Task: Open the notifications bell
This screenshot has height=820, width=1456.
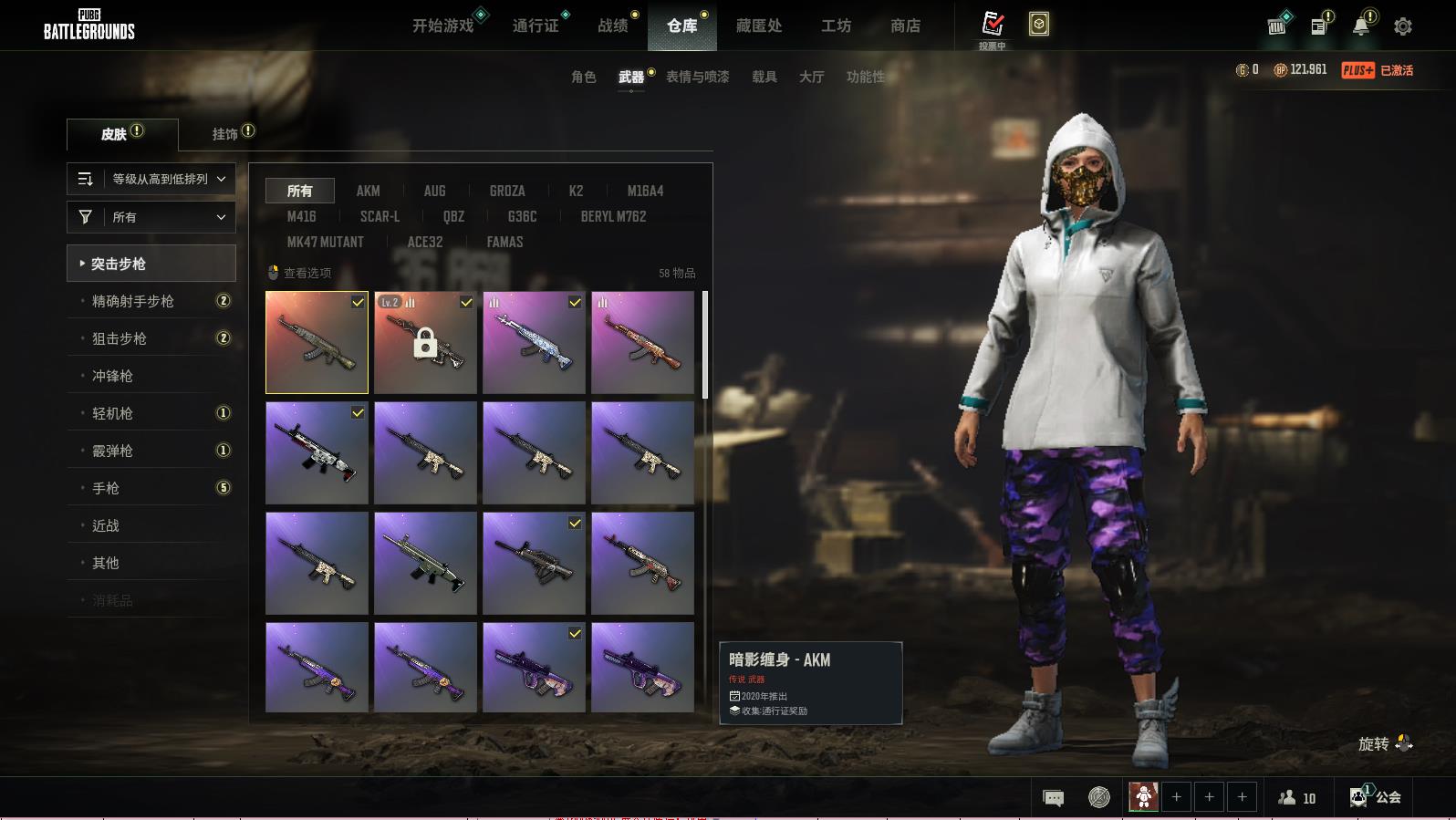Action: (1361, 26)
